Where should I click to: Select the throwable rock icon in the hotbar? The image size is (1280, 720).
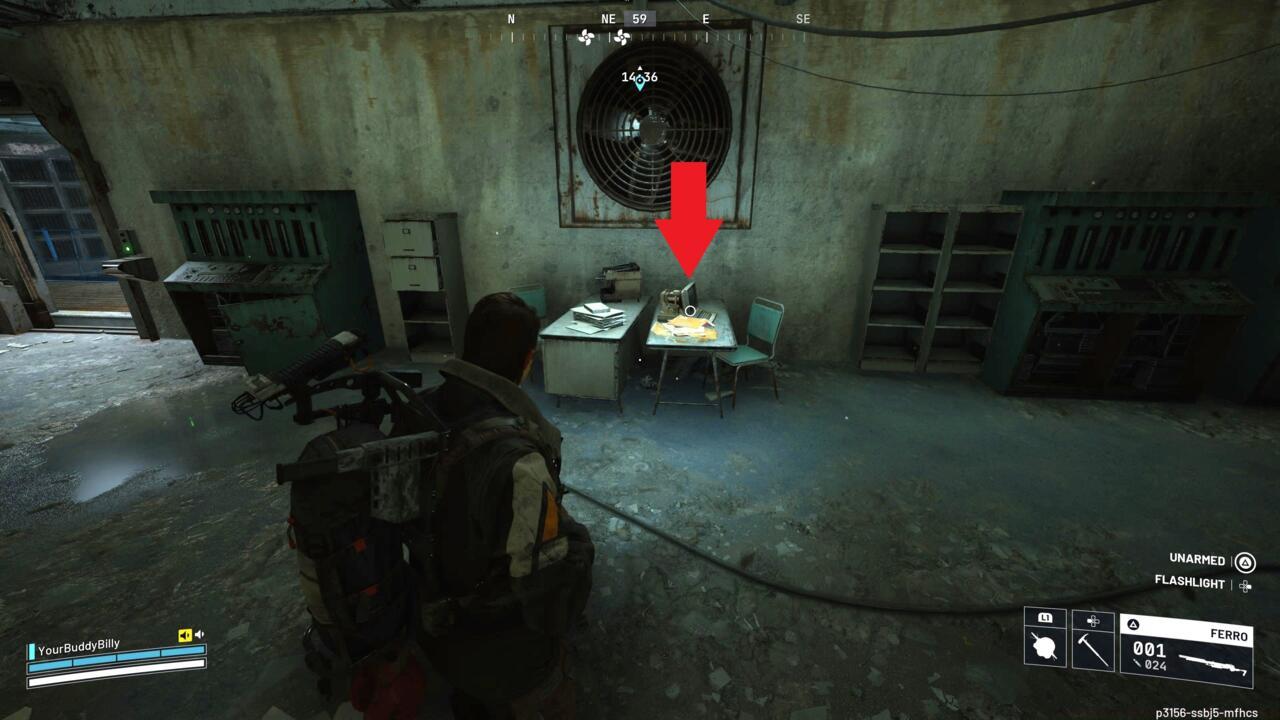pyautogui.click(x=1042, y=647)
